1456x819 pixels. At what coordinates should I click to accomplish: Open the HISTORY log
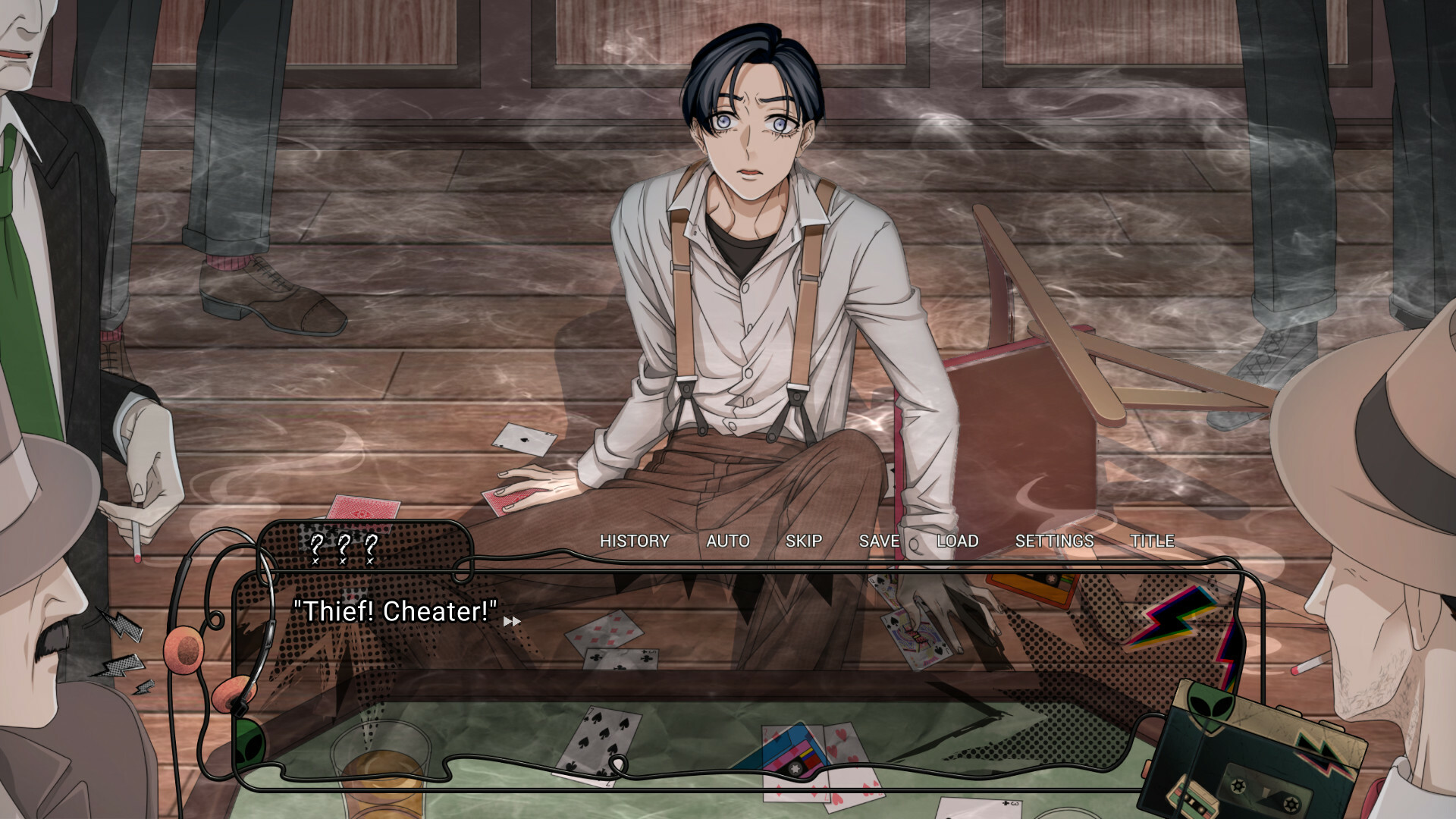coord(635,541)
